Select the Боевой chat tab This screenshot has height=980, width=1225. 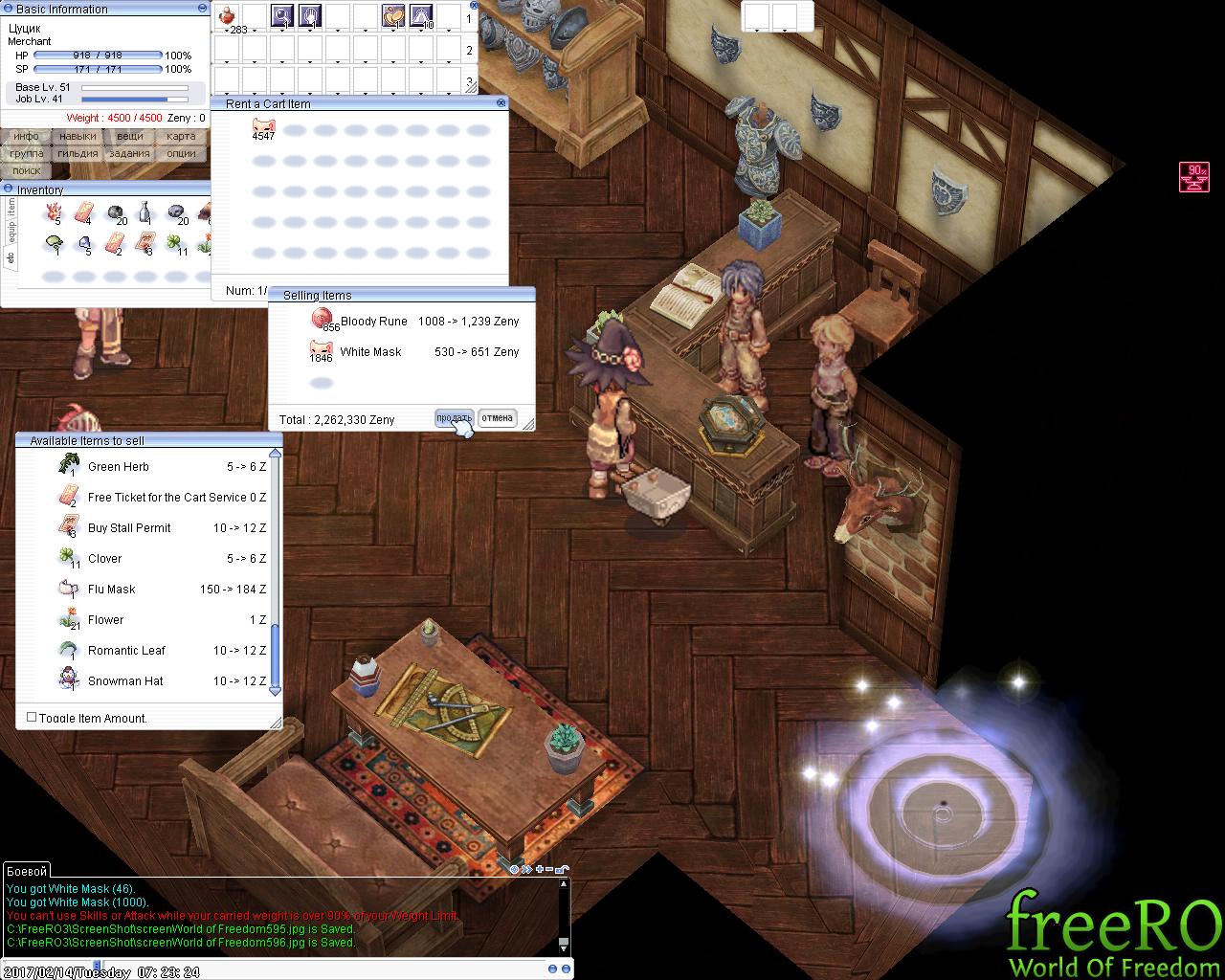(x=26, y=871)
